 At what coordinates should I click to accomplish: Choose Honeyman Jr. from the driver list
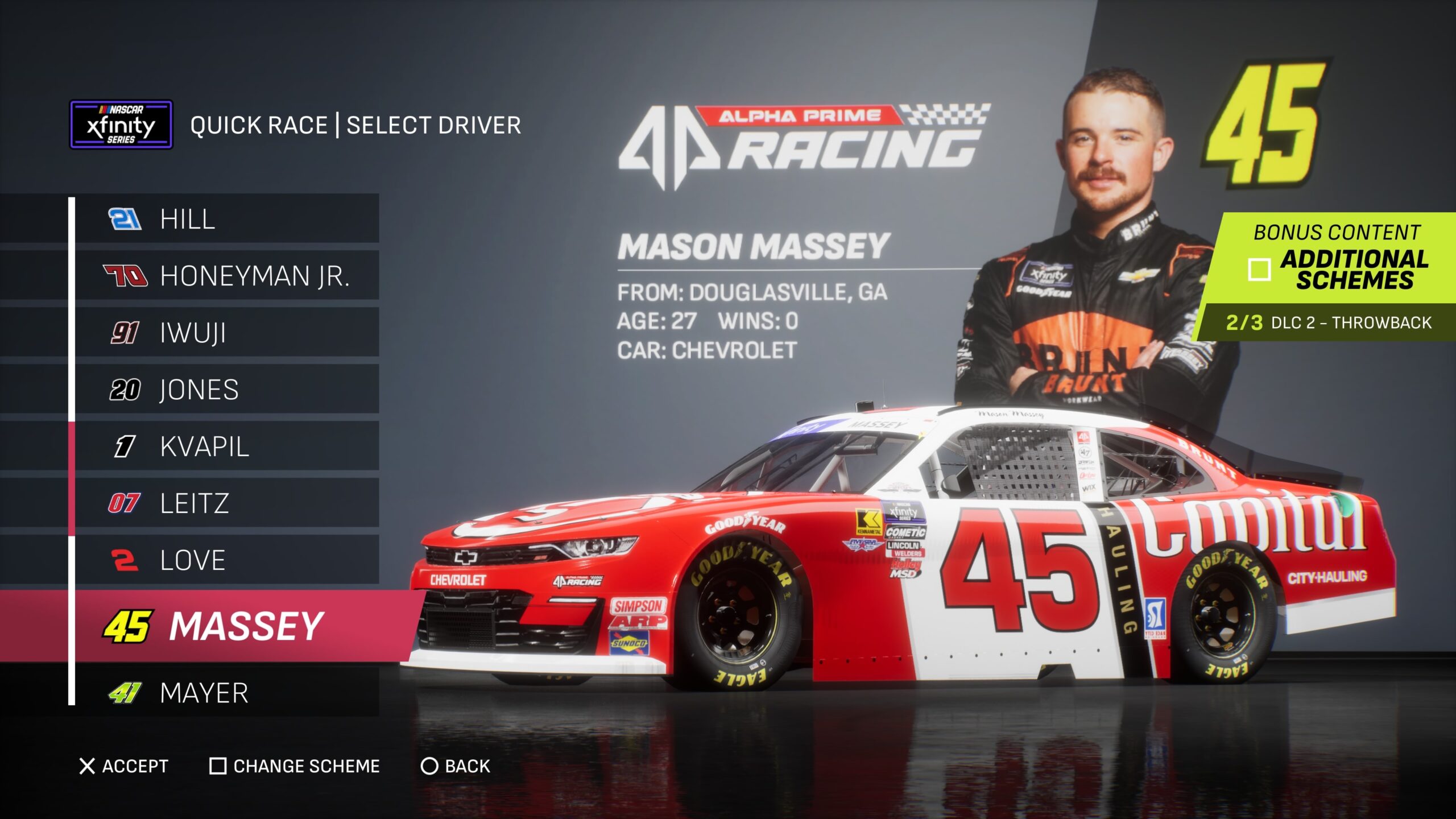(x=226, y=276)
